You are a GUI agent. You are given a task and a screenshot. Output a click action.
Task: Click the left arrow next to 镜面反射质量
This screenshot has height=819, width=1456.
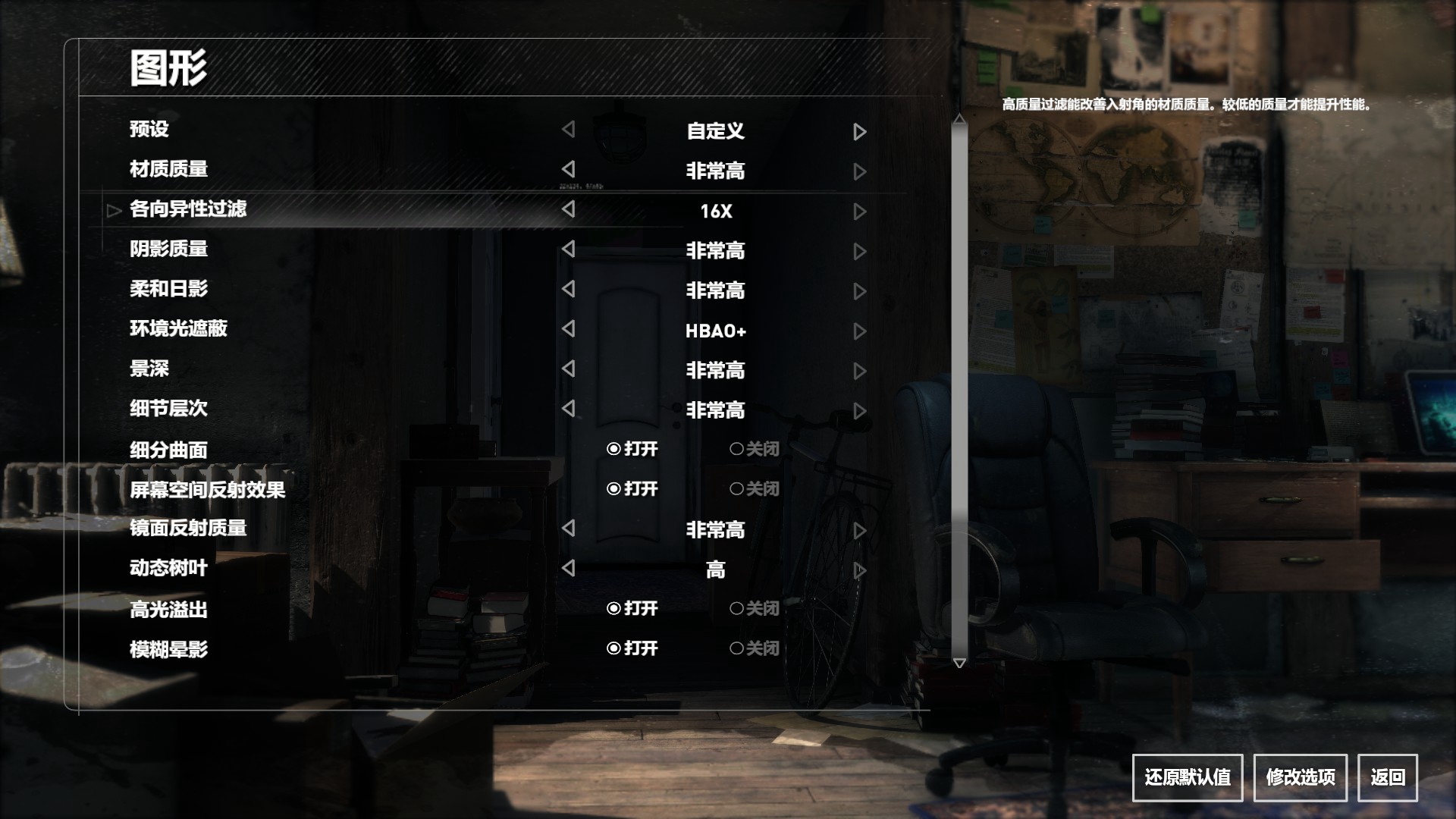(x=569, y=530)
